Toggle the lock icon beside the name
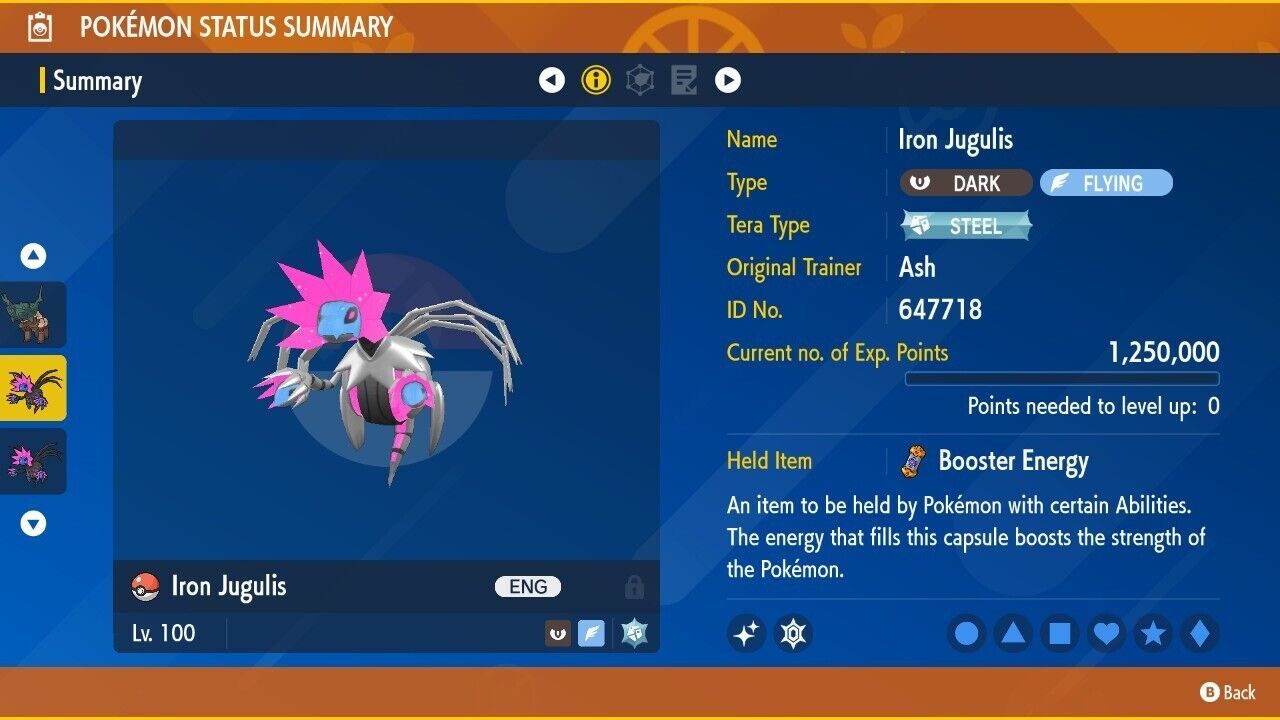 pos(634,587)
